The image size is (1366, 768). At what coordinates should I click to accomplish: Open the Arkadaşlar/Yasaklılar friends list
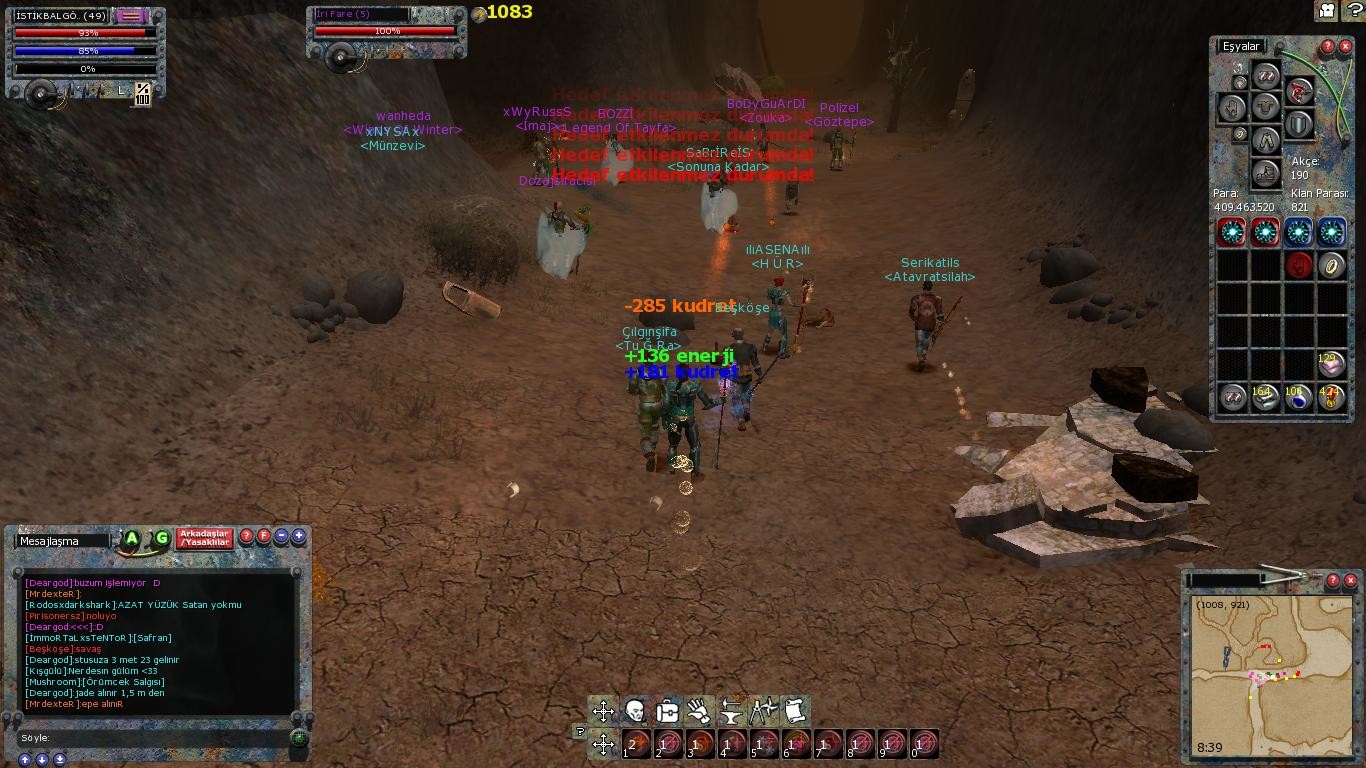click(x=204, y=538)
